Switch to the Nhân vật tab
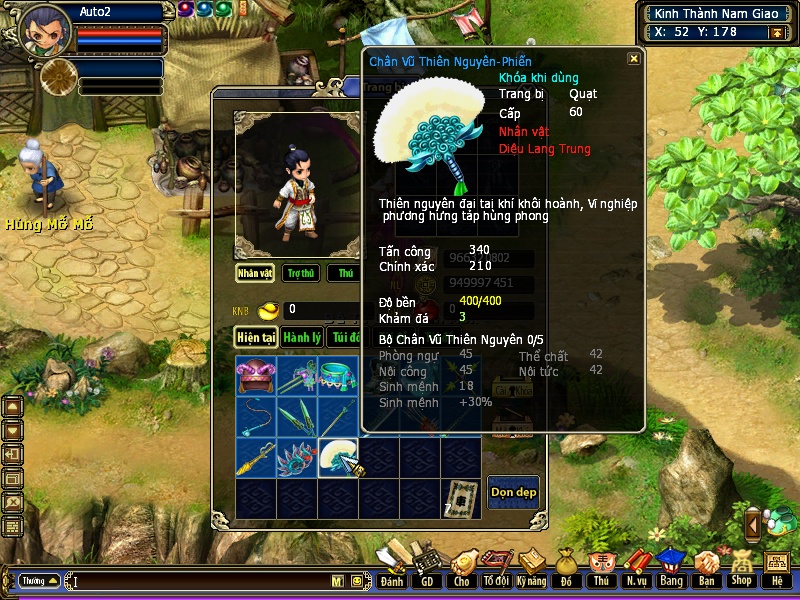Image resolution: width=800 pixels, height=600 pixels. coord(255,273)
